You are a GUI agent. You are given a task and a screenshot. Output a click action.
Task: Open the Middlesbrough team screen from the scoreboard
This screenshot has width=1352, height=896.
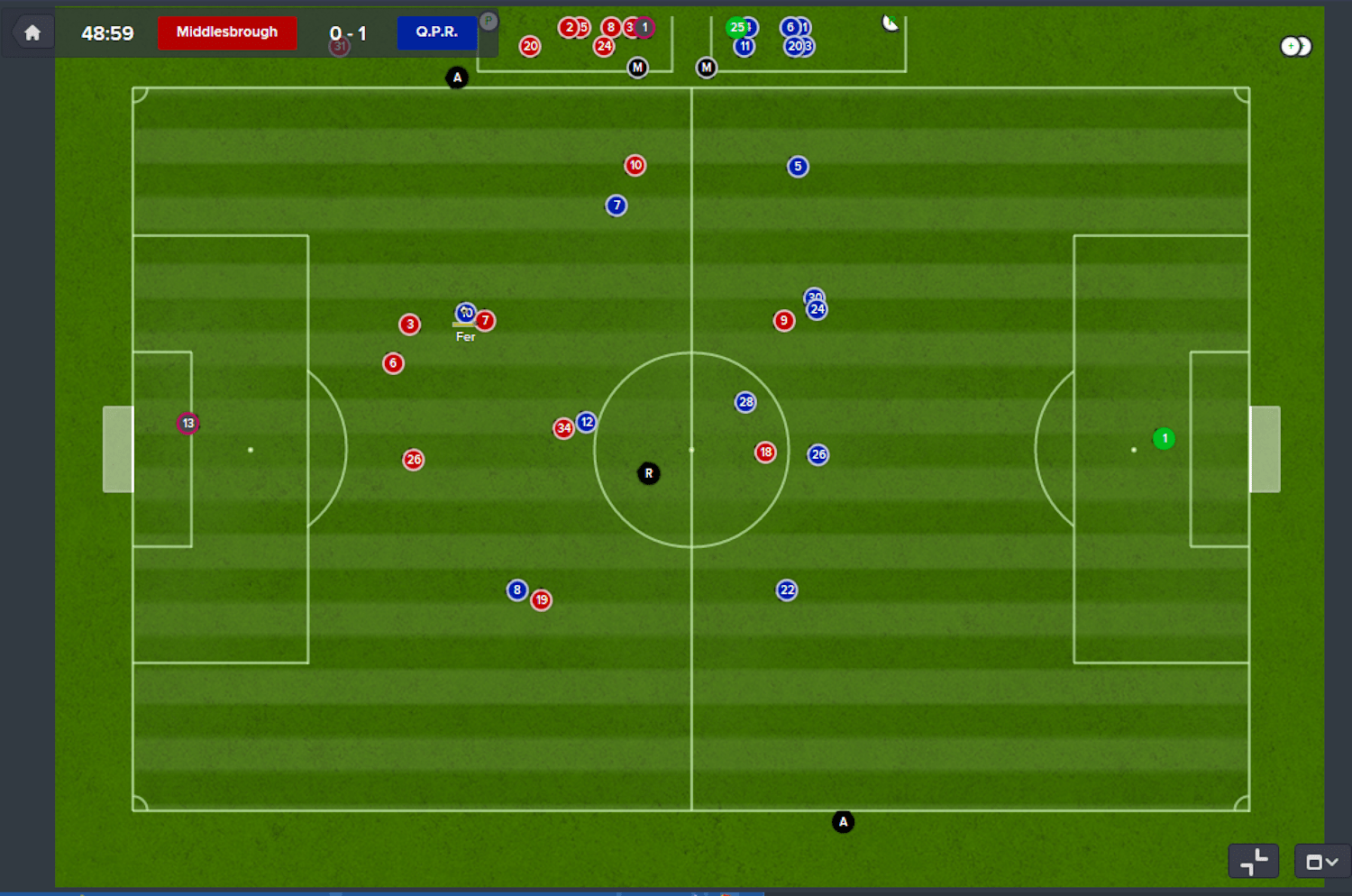pos(226,32)
